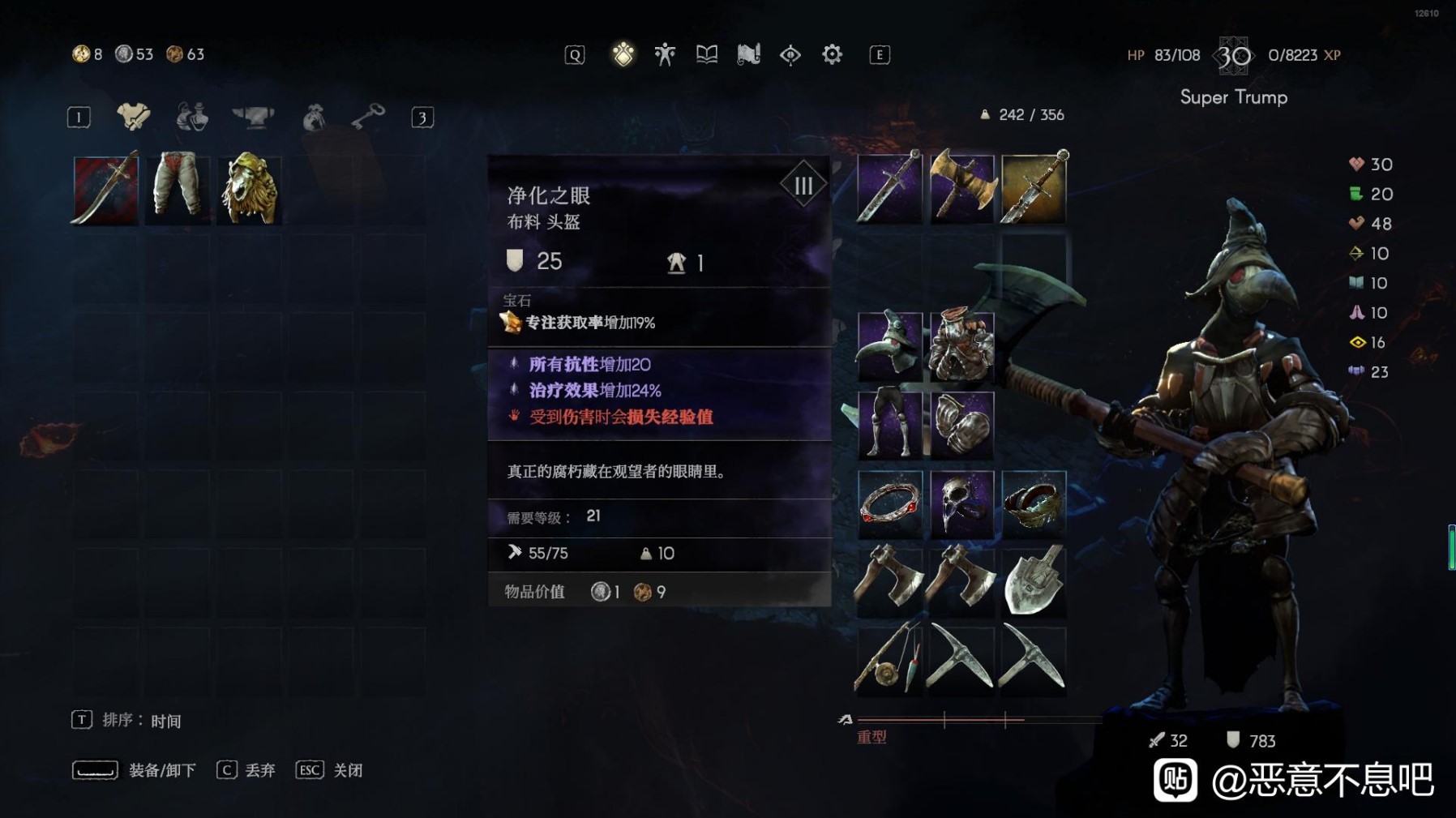Open the settings gear icon

point(831,54)
